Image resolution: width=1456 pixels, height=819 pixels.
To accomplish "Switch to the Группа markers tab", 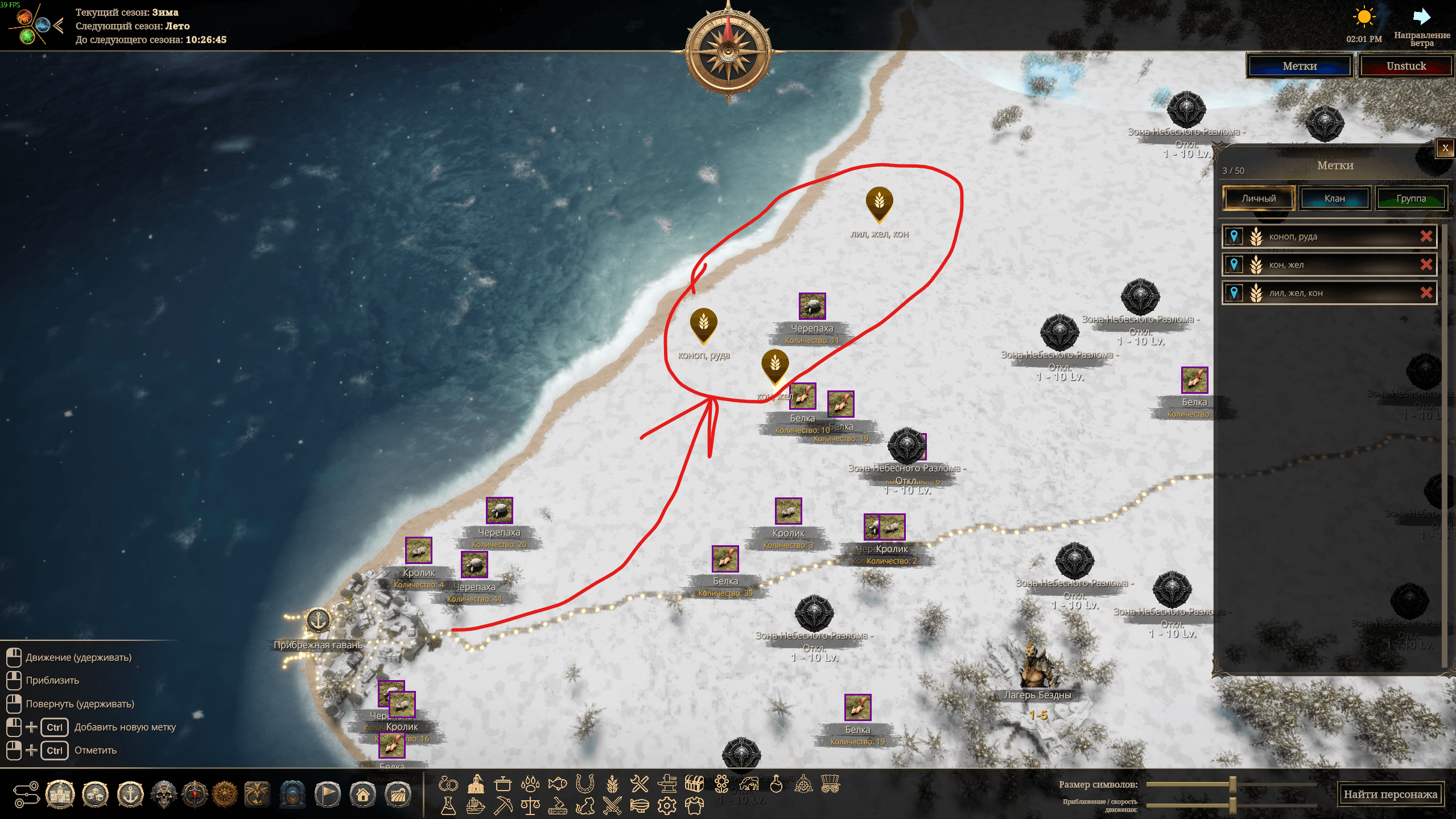I will tap(1410, 199).
